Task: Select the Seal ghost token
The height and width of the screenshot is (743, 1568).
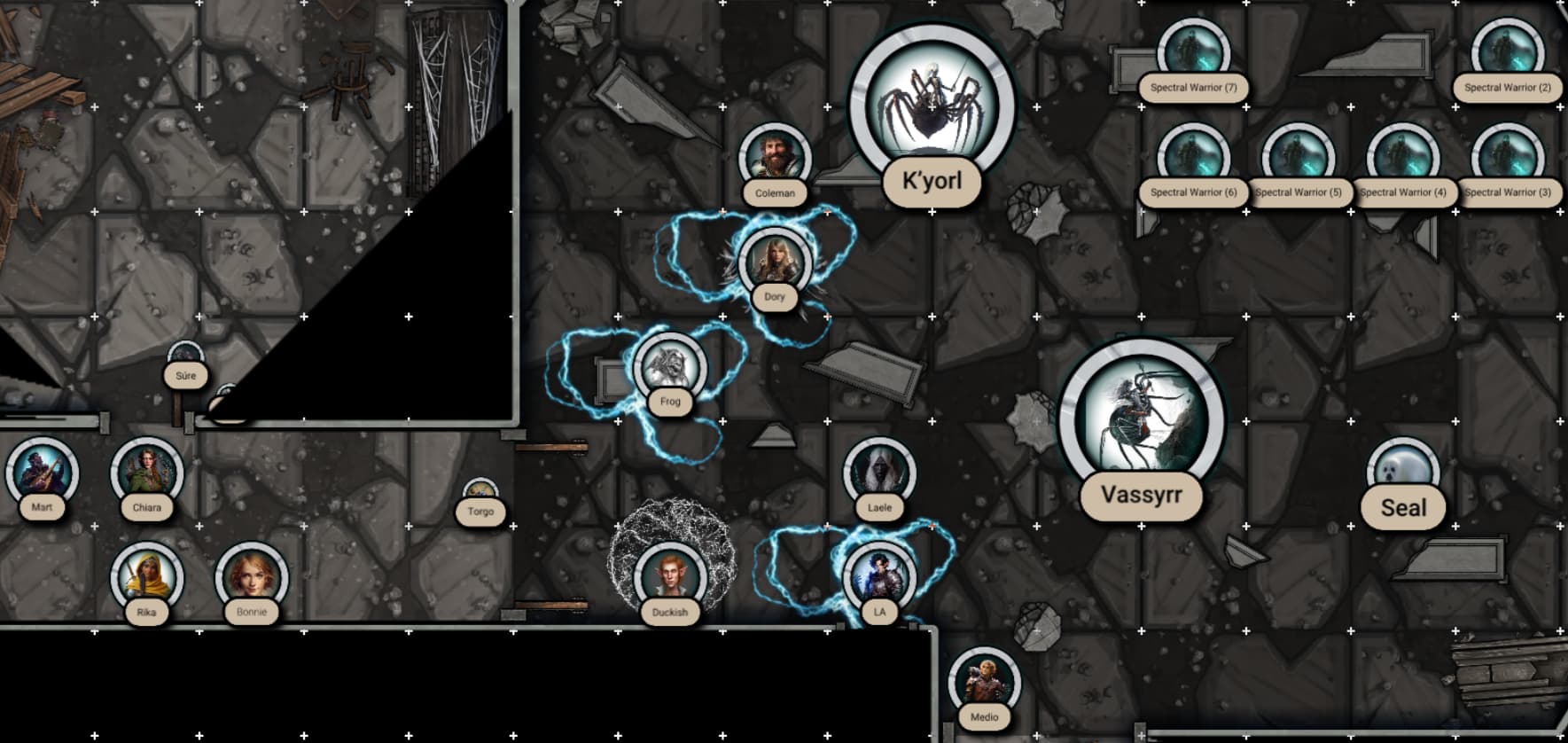Action: coord(1402,471)
